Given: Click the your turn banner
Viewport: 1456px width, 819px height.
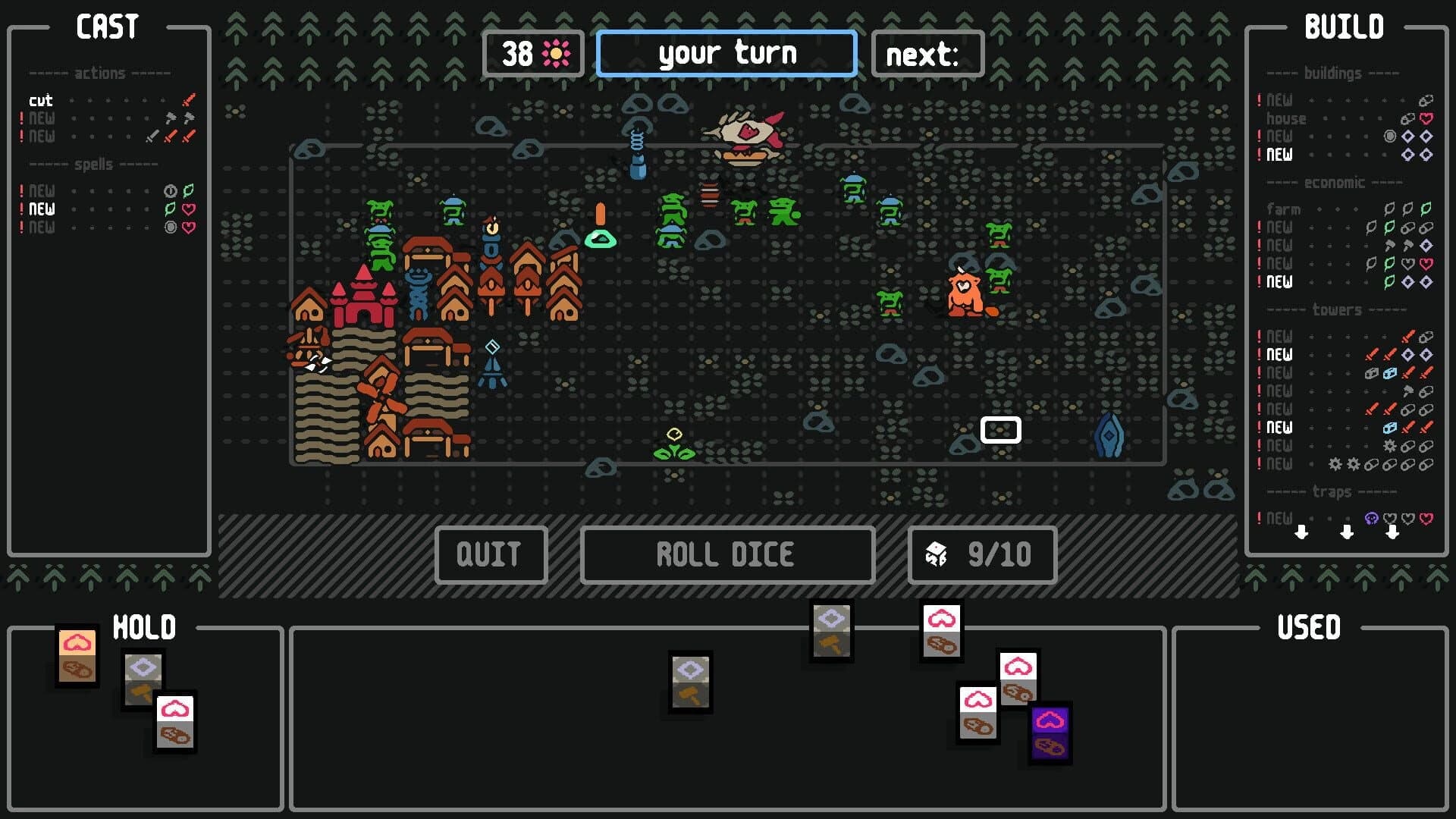Looking at the screenshot, I should pos(726,53).
